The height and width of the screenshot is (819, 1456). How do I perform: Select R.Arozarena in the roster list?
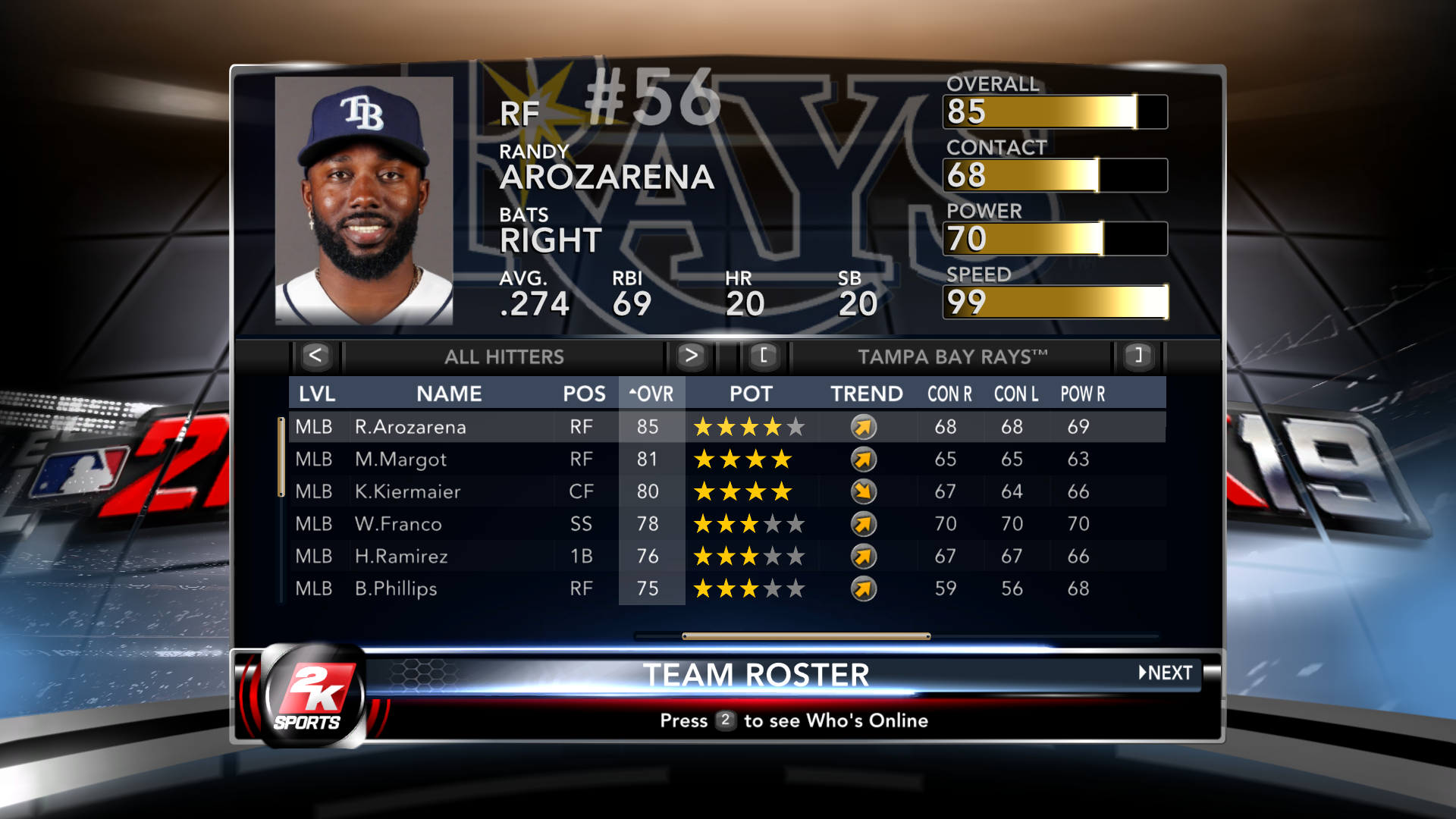coord(410,427)
